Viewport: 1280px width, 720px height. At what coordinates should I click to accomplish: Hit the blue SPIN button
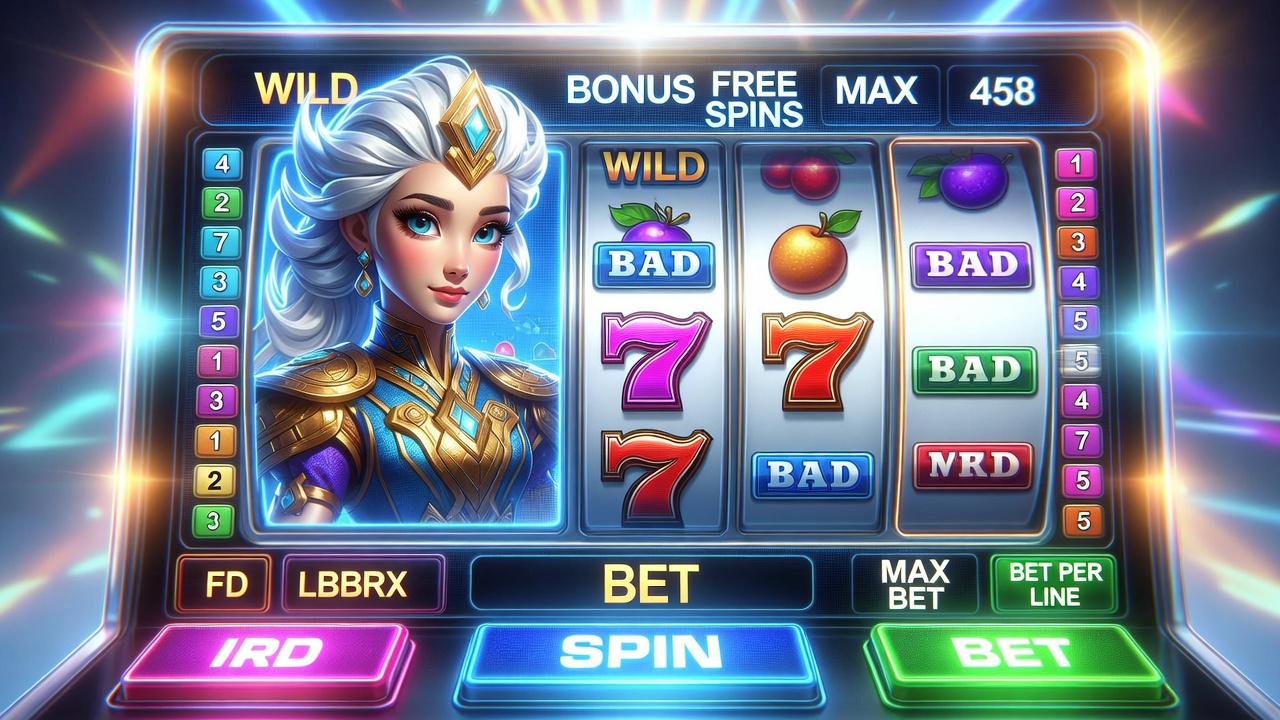click(x=640, y=654)
